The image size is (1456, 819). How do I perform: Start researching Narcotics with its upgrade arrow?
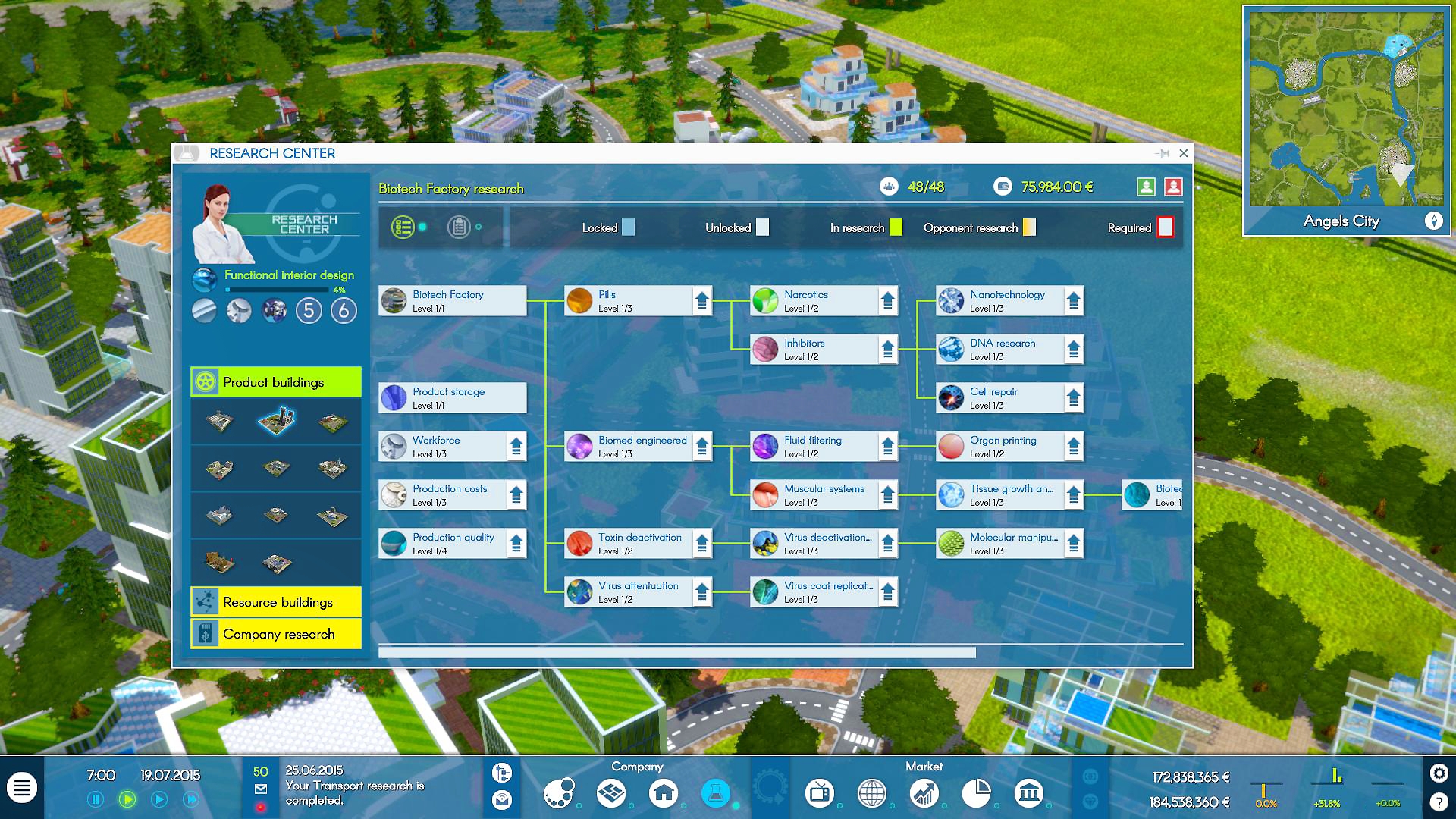[887, 300]
